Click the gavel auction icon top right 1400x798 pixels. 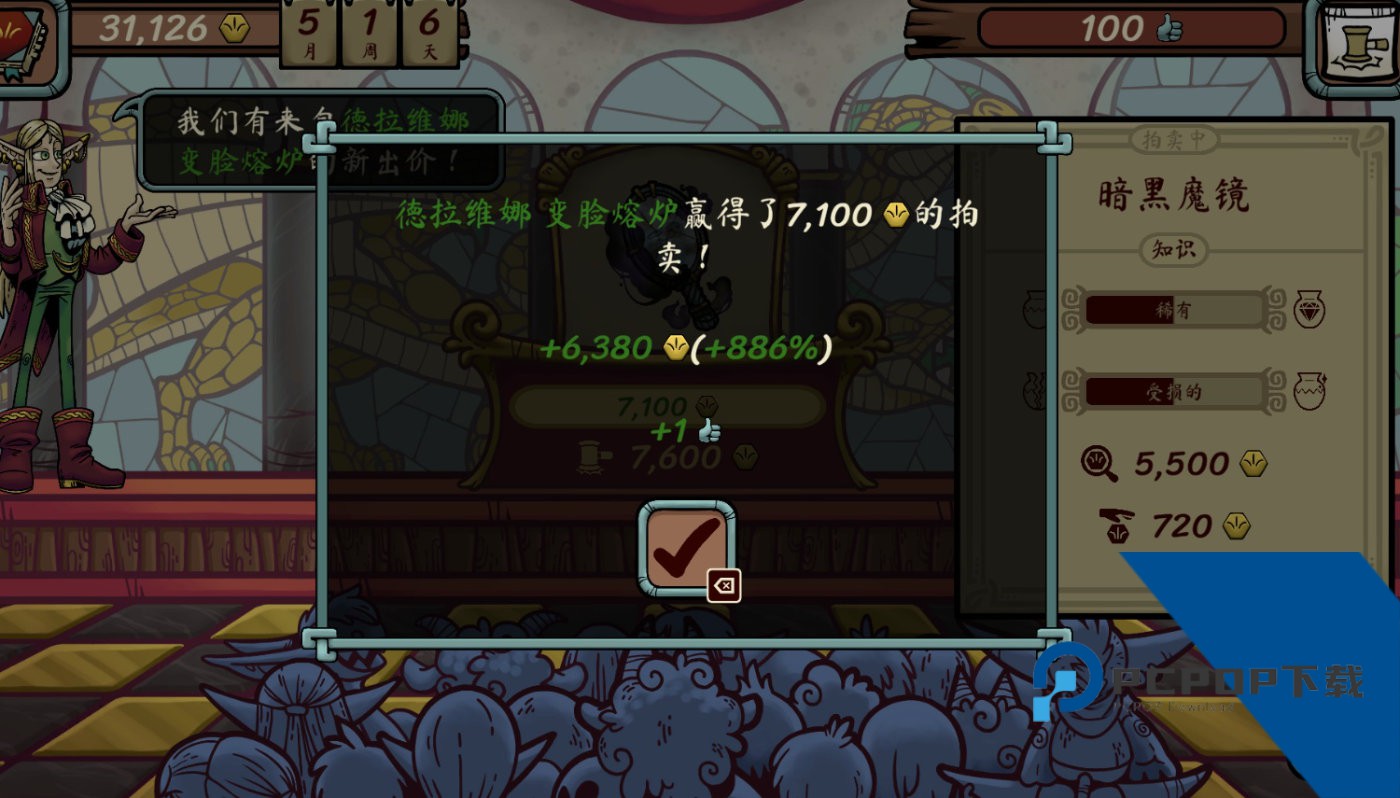(1358, 38)
